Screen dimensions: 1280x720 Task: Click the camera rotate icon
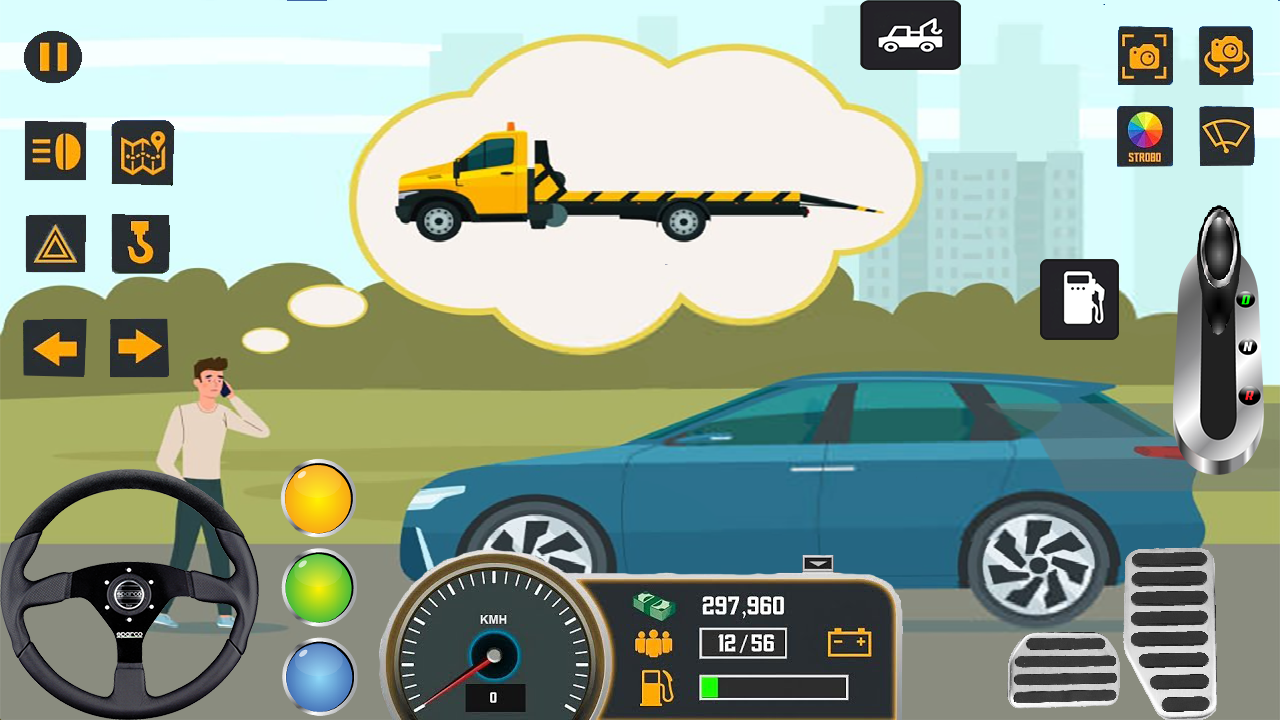(x=1226, y=57)
